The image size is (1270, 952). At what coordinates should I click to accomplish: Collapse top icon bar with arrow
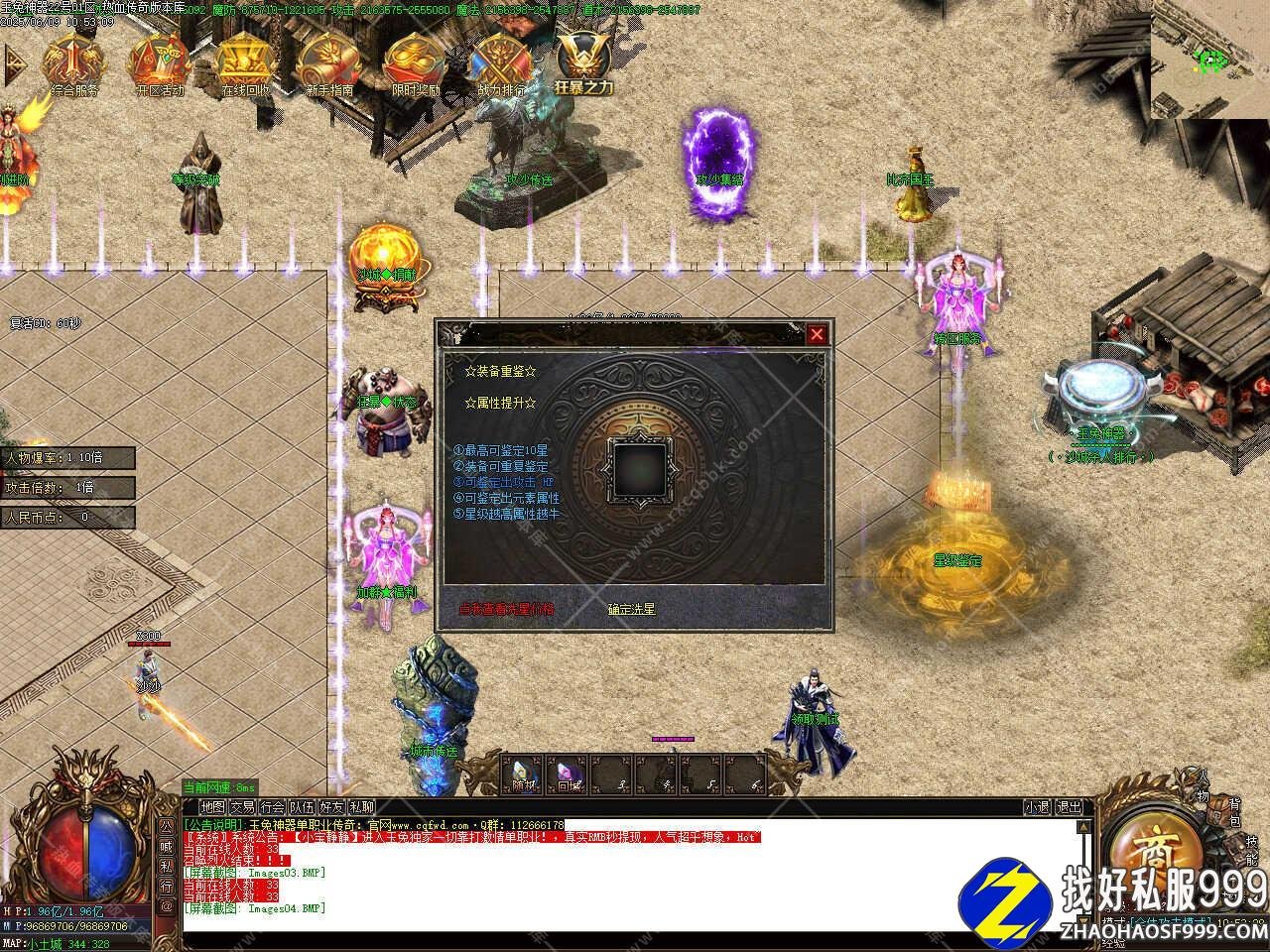[x=14, y=63]
